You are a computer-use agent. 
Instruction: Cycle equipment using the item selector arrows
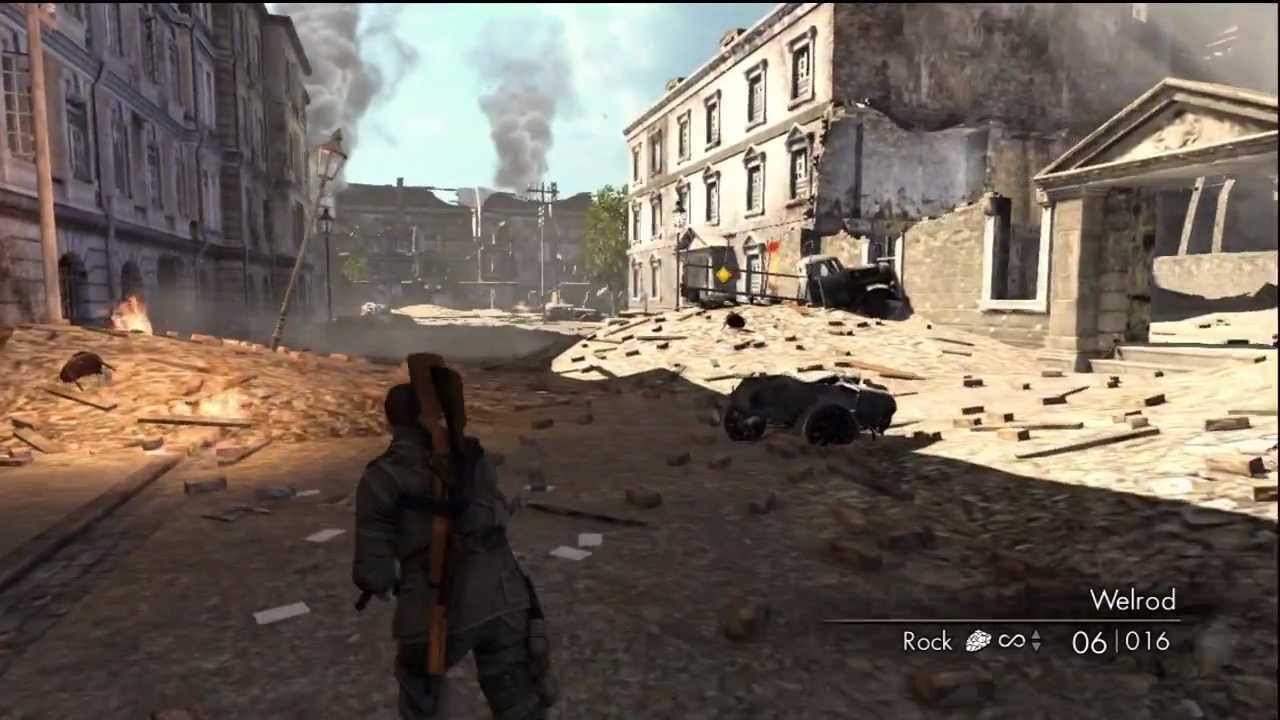point(1034,641)
